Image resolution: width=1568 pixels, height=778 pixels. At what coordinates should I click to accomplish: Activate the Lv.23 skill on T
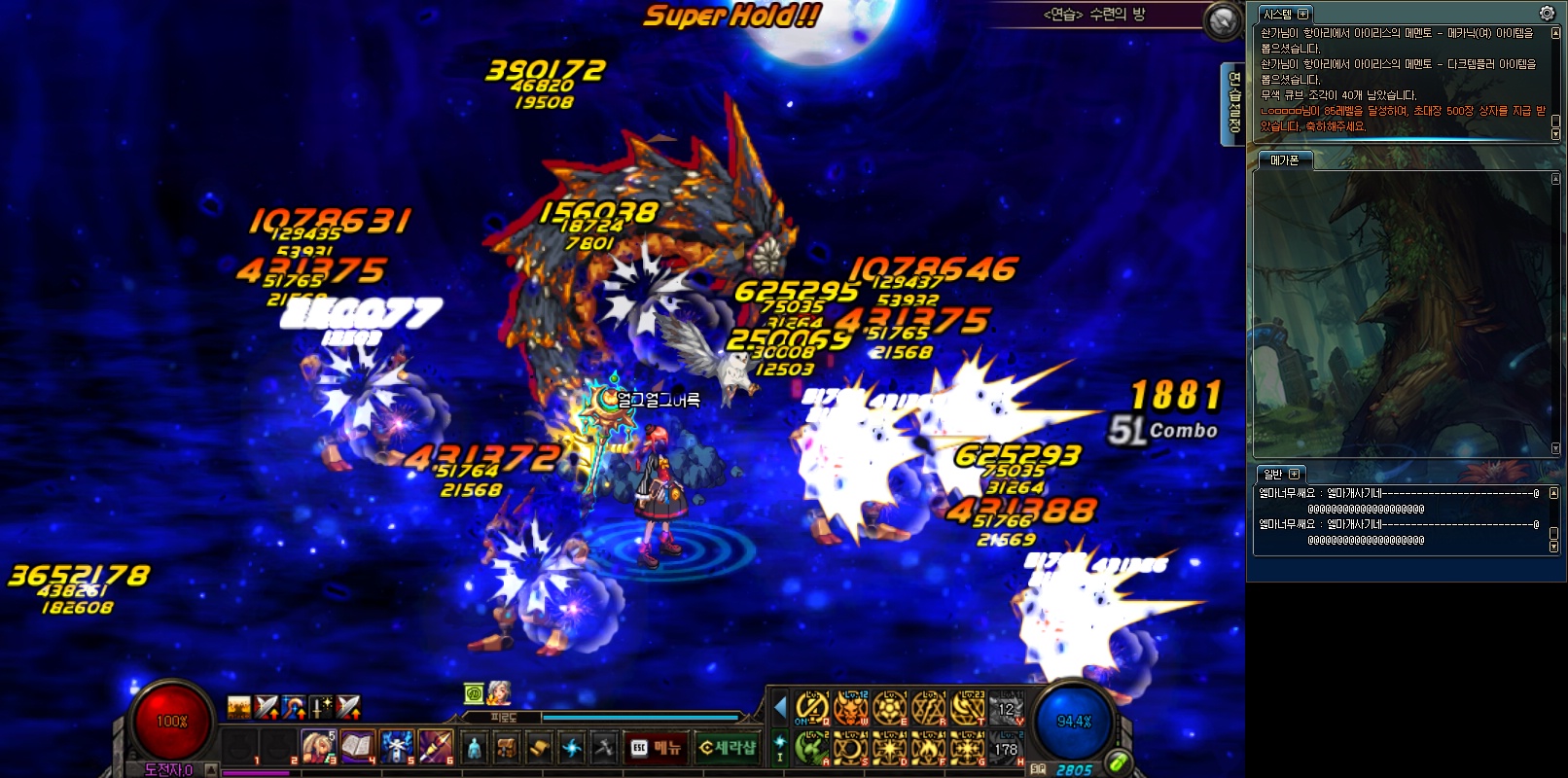pos(967,708)
